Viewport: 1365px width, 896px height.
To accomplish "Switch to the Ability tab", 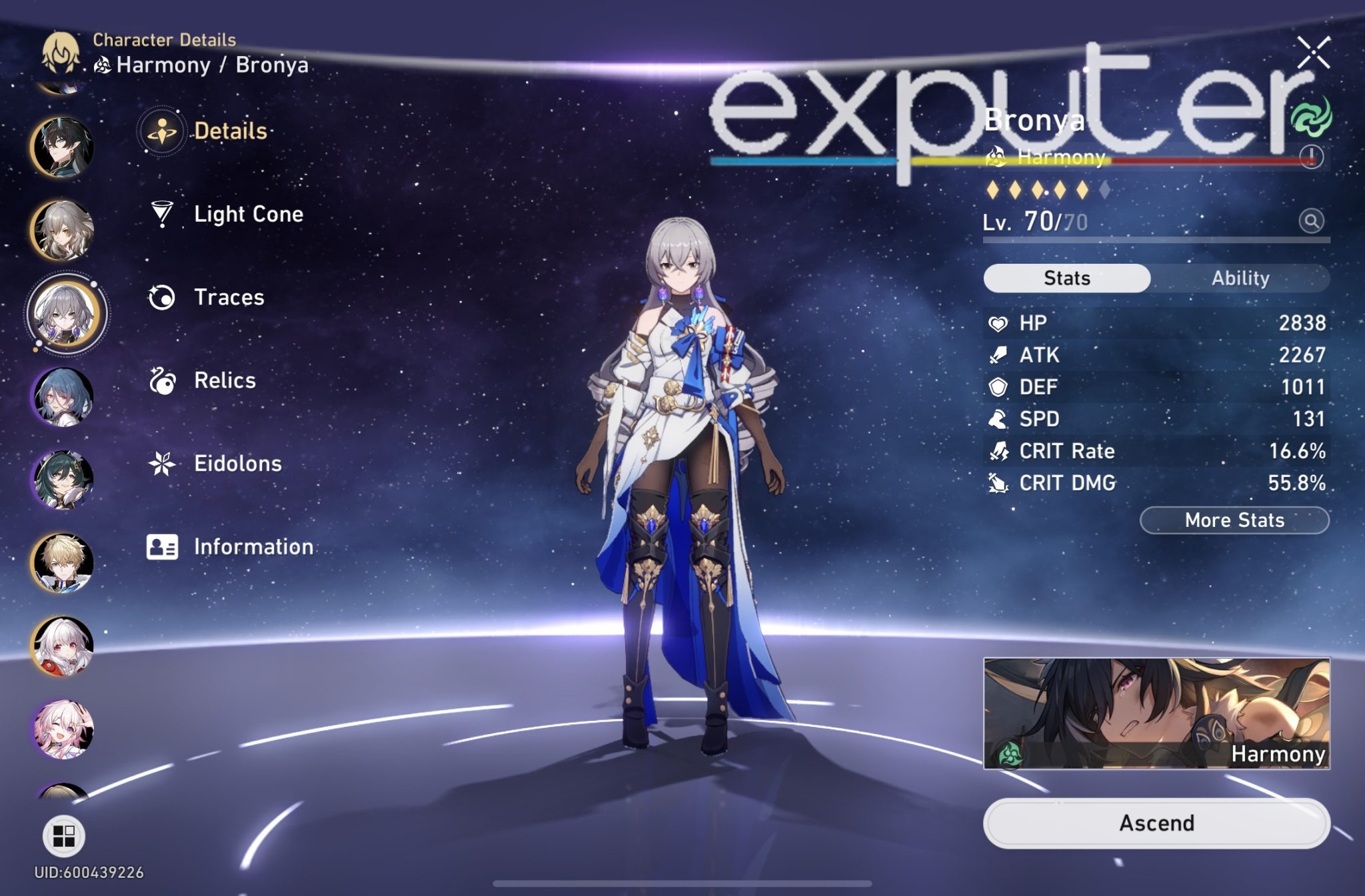I will 1240,278.
